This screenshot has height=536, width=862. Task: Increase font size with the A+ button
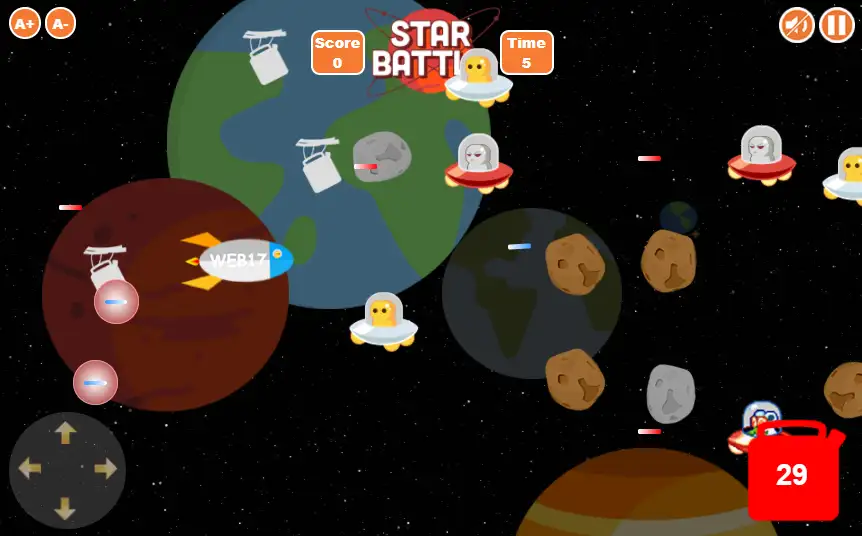point(25,22)
